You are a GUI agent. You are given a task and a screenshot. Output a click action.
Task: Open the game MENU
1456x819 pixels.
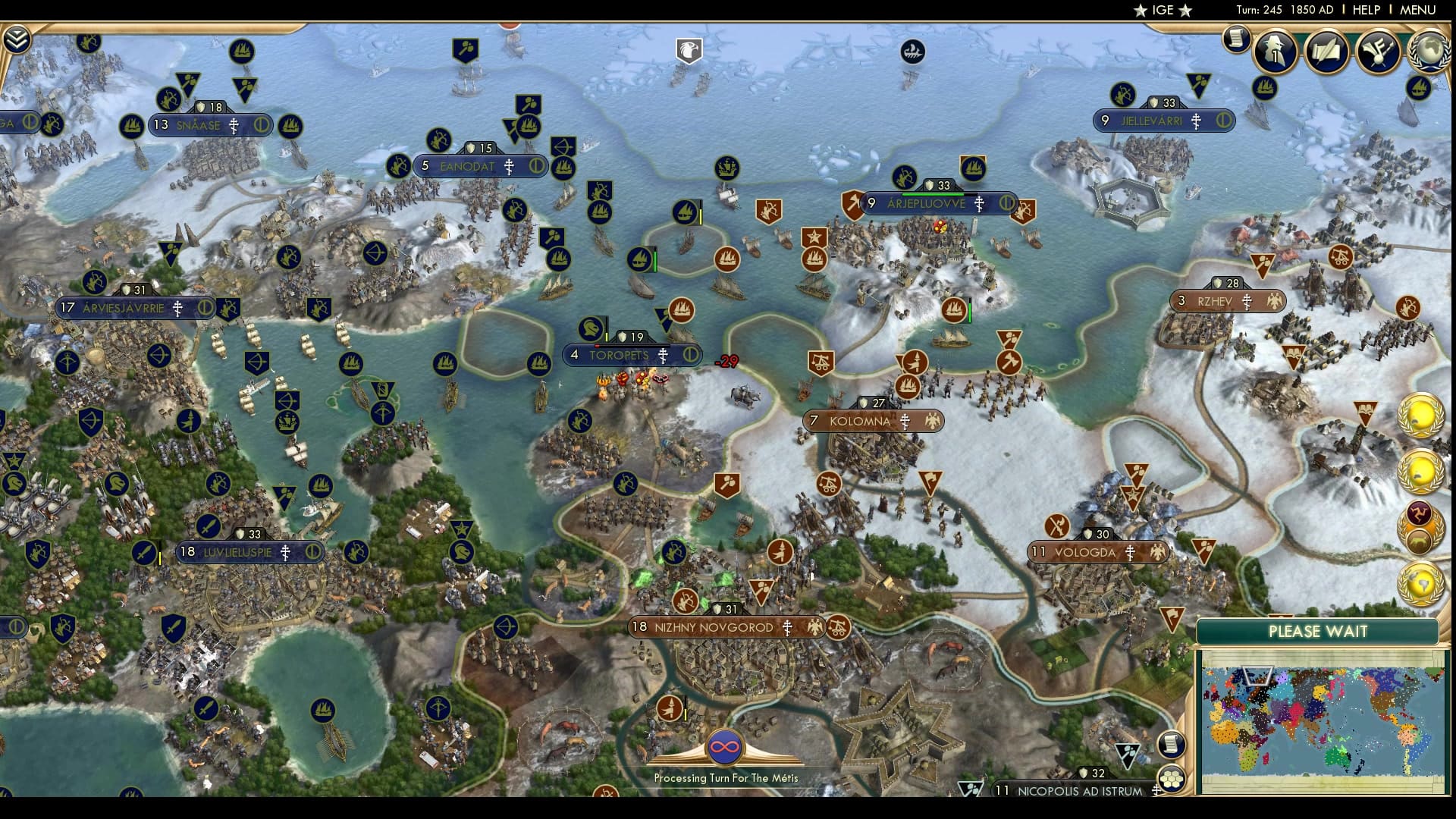(1417, 10)
